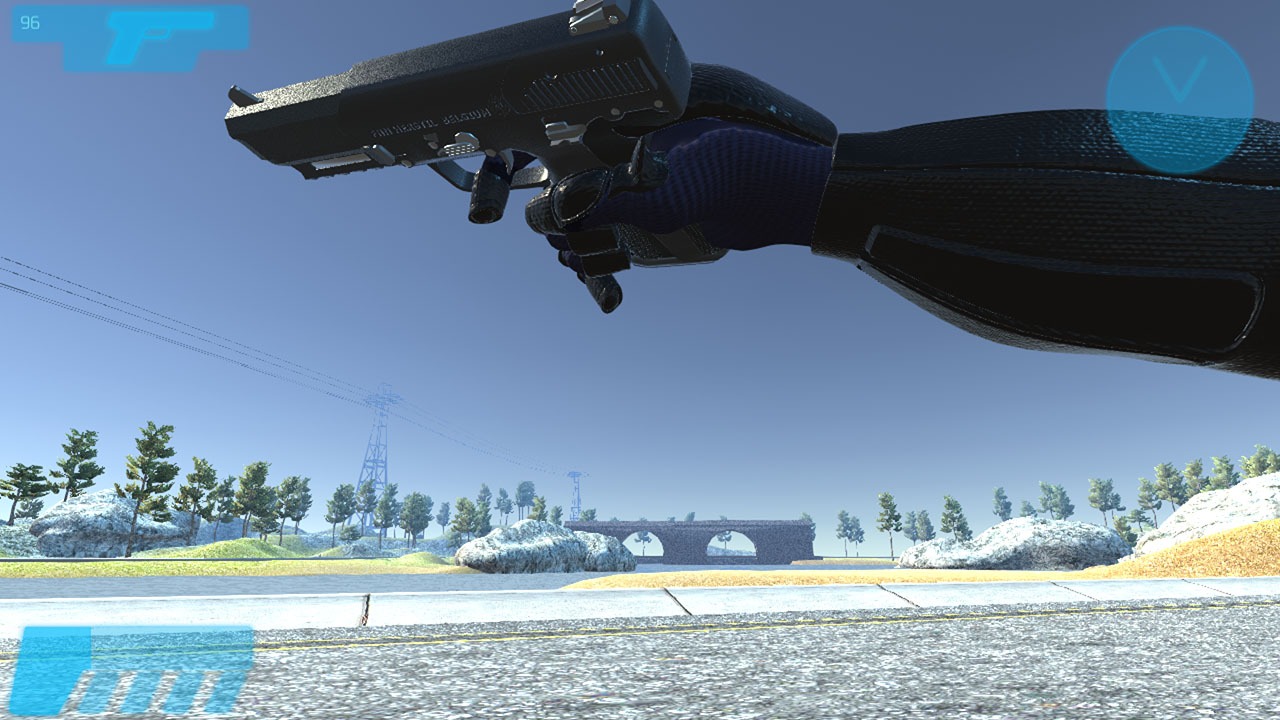1280x720 pixels.
Task: Expand the V chevron button
Action: 1176,95
